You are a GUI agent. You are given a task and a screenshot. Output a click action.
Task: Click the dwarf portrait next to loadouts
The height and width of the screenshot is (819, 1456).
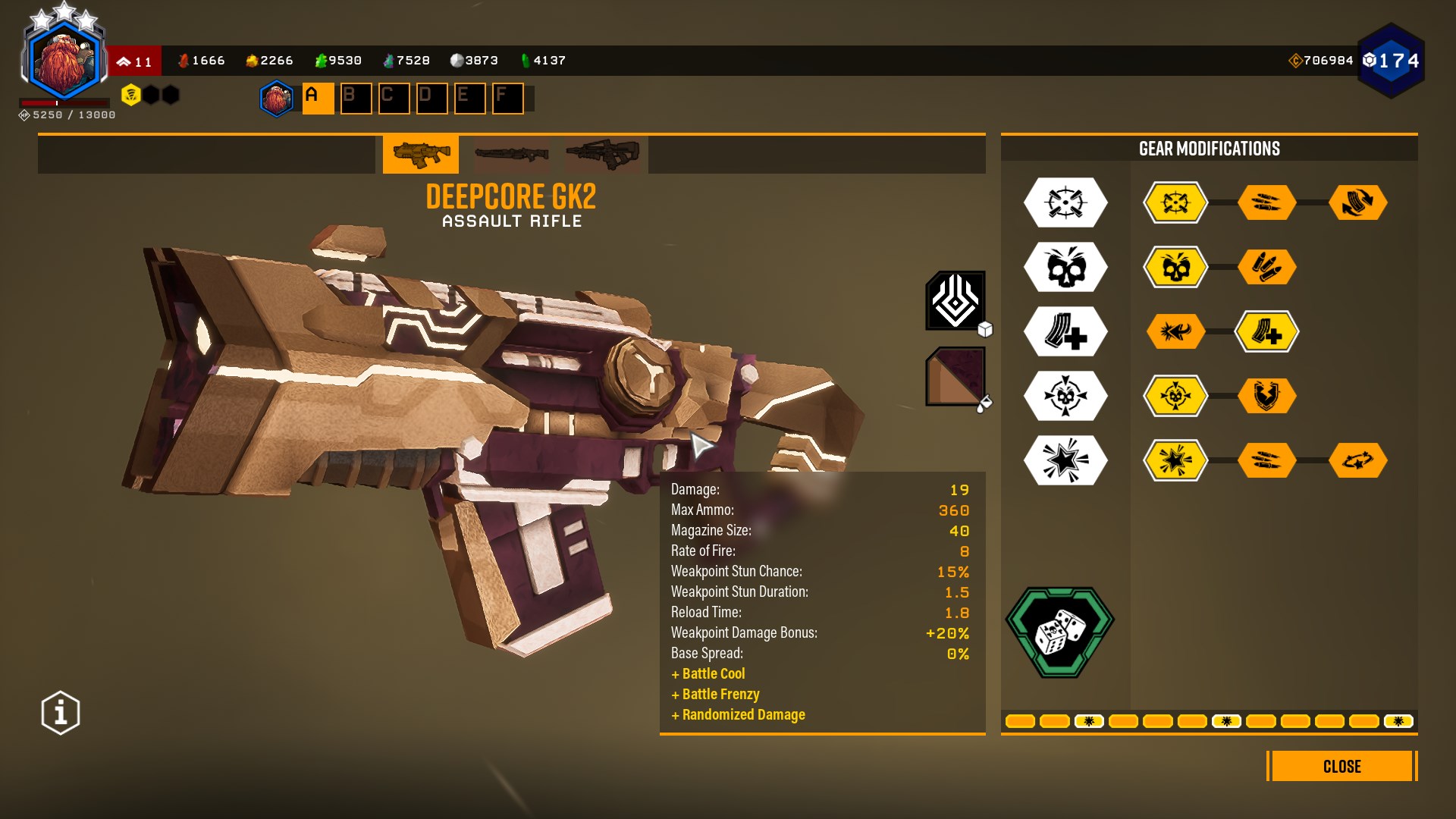click(277, 99)
